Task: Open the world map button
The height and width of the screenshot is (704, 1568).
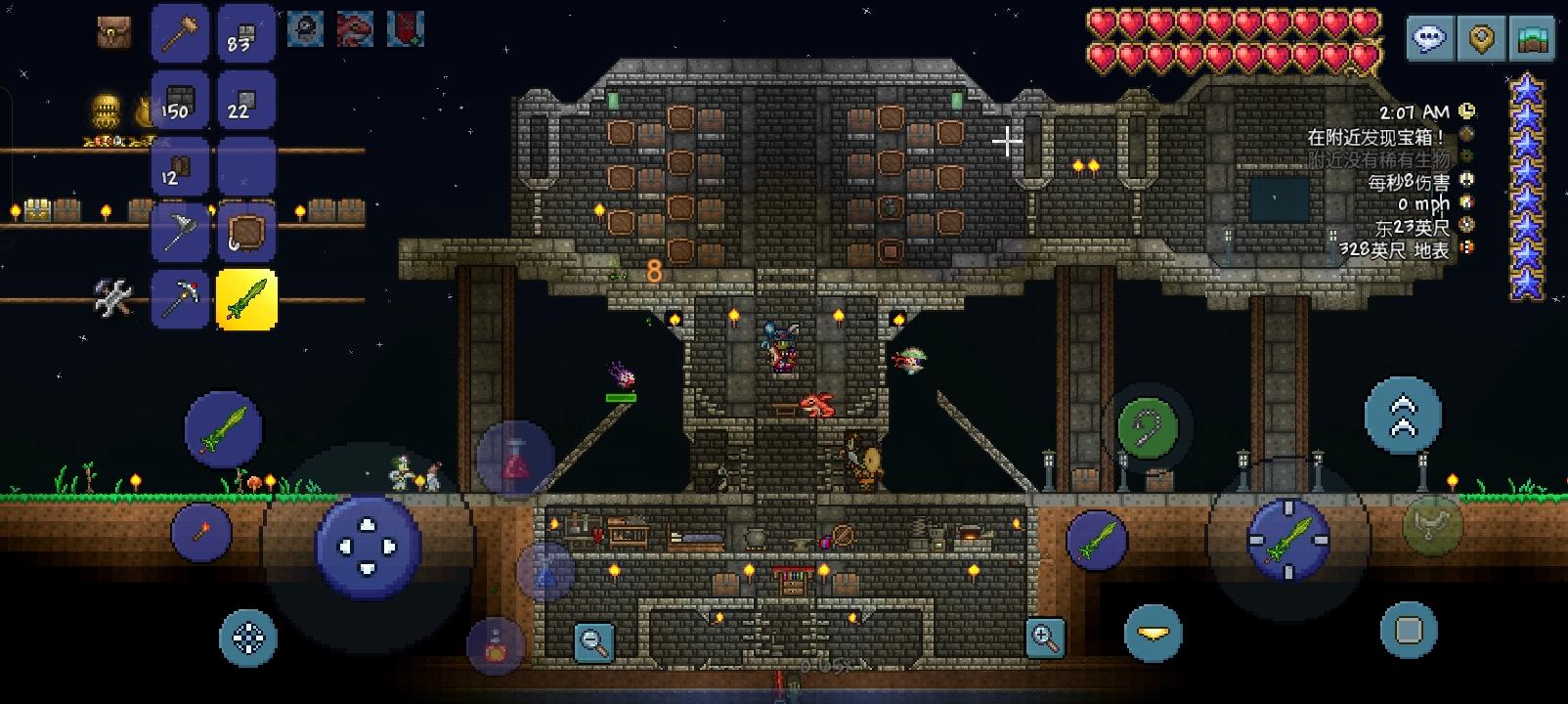Action: tap(1532, 40)
